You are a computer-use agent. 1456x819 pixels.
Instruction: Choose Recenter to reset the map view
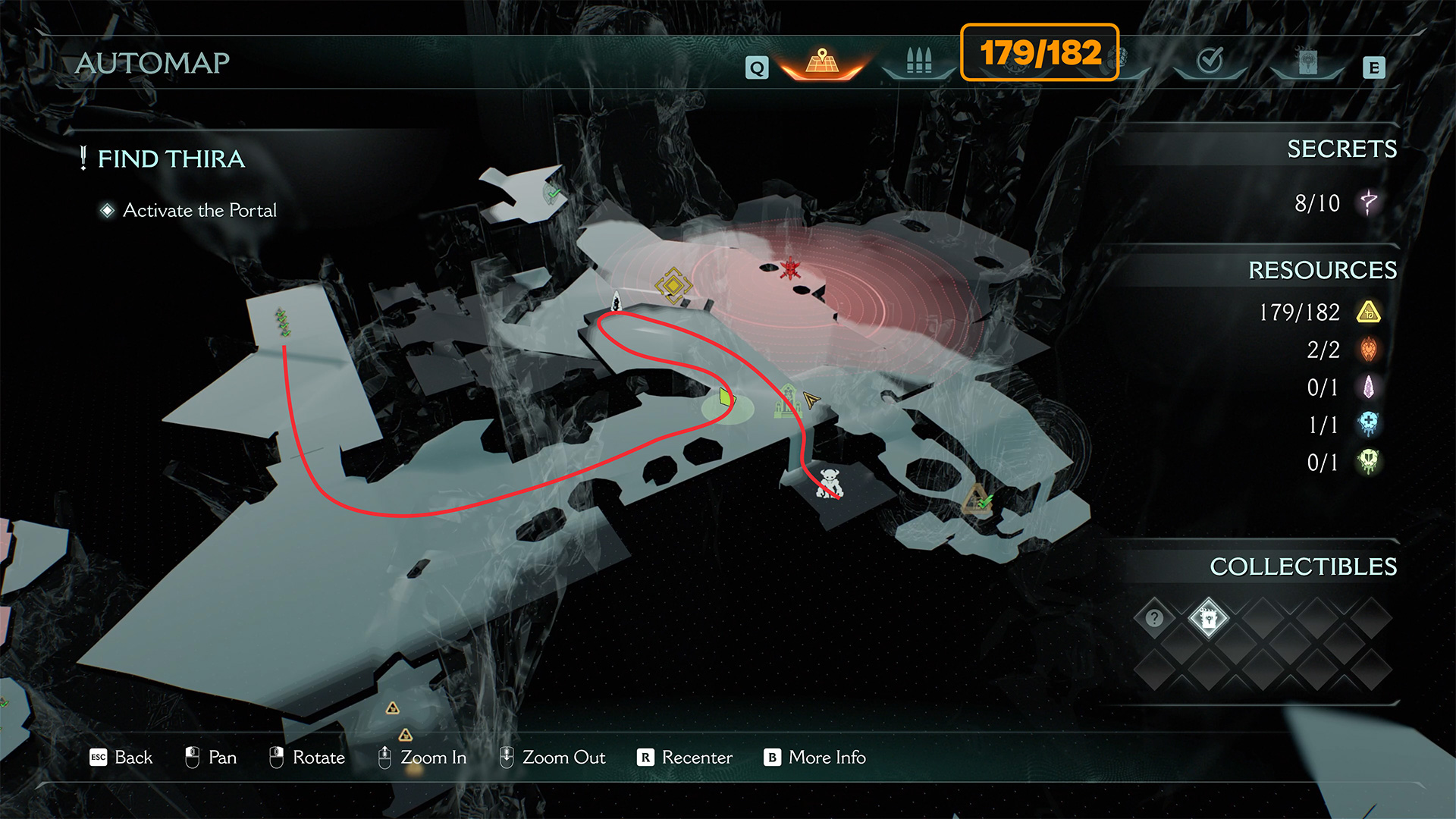tap(685, 758)
